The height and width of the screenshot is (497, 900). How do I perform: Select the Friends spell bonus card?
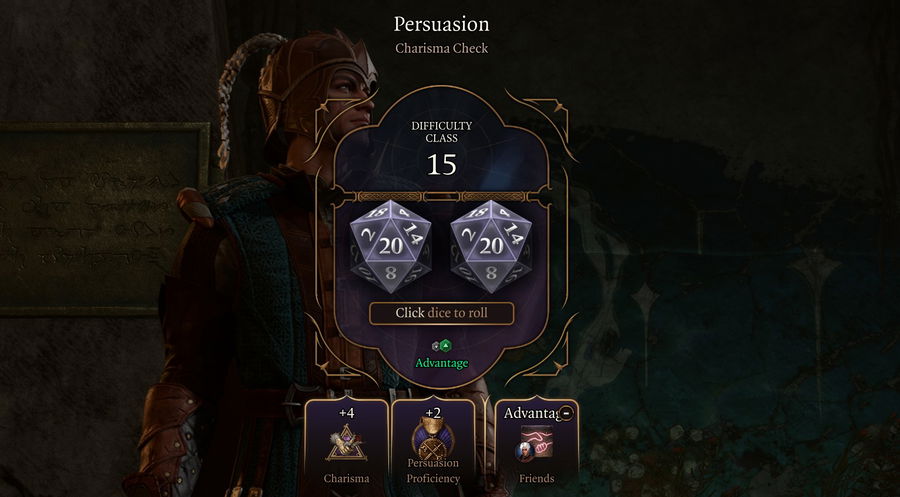(x=536, y=444)
